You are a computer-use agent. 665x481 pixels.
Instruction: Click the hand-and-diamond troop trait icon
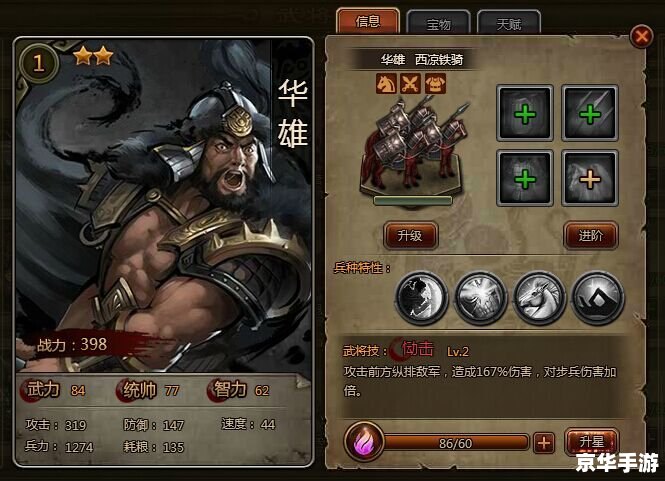(x=597, y=297)
